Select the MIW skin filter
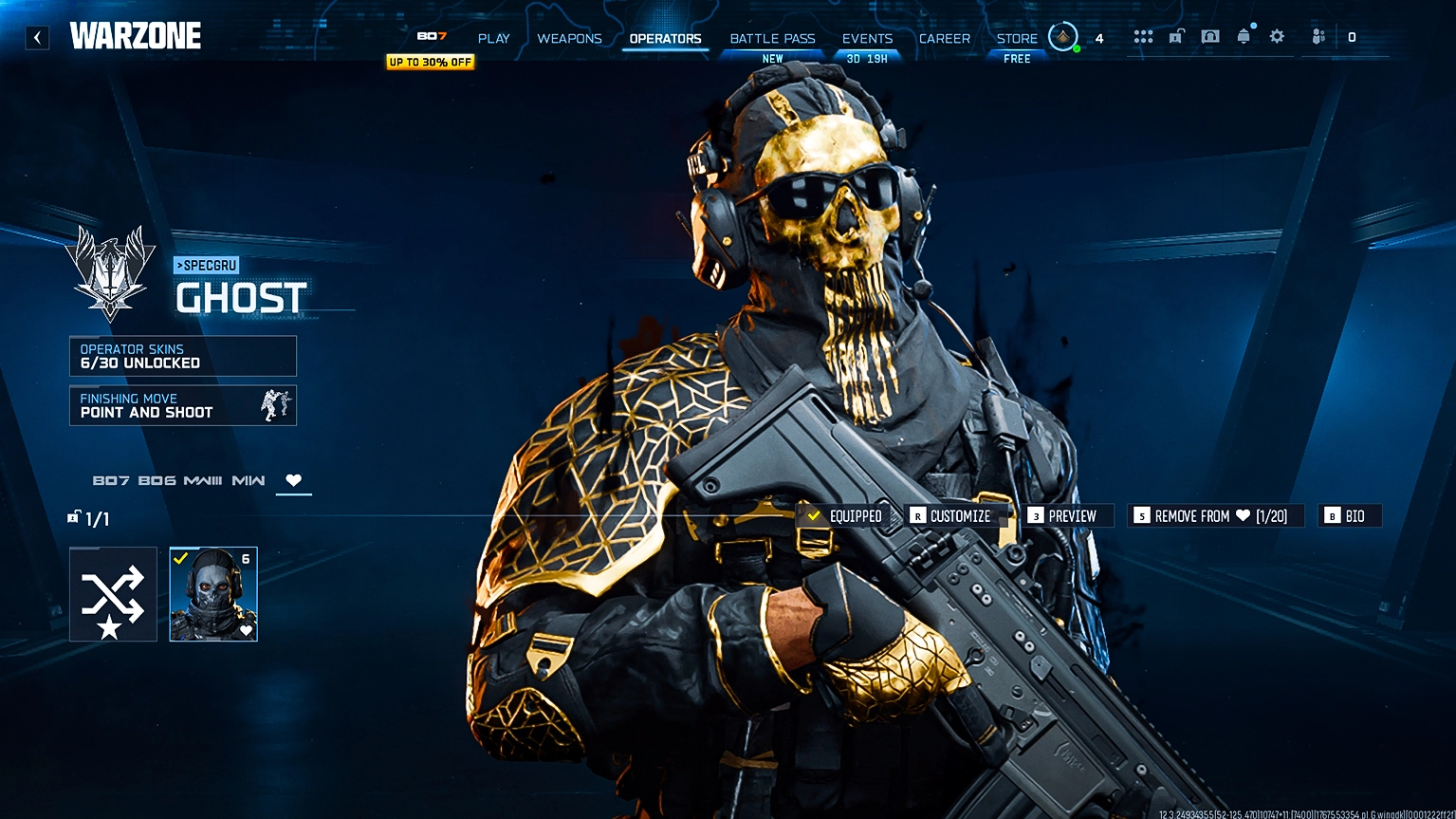The width and height of the screenshot is (1456, 819). 249,480
